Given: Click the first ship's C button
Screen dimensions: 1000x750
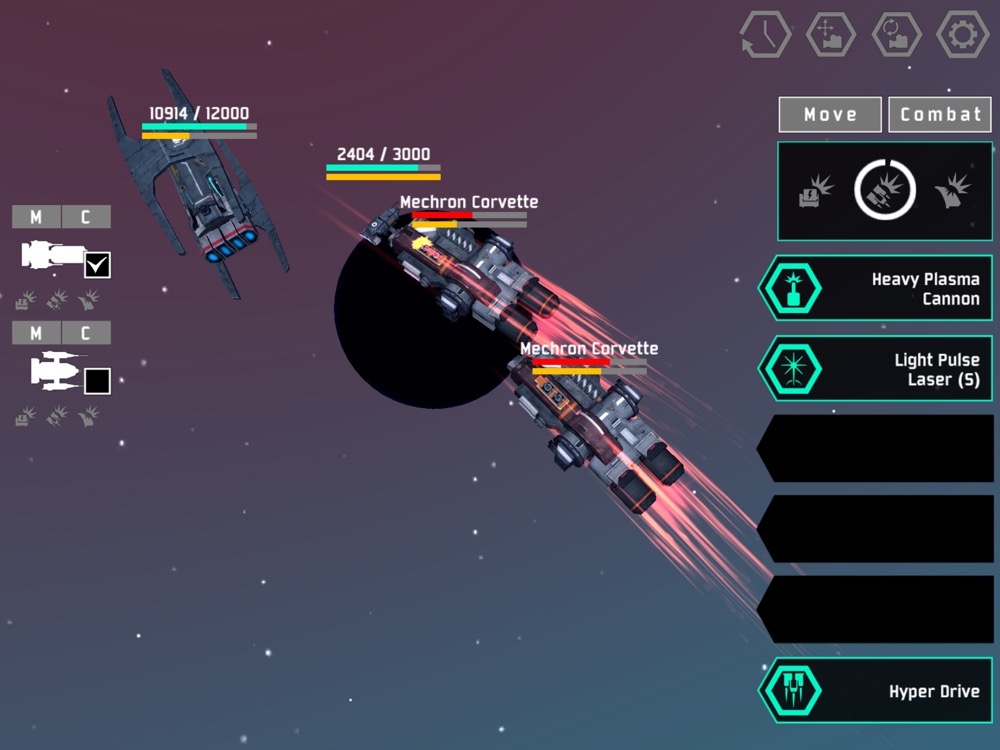Looking at the screenshot, I should 86,217.
